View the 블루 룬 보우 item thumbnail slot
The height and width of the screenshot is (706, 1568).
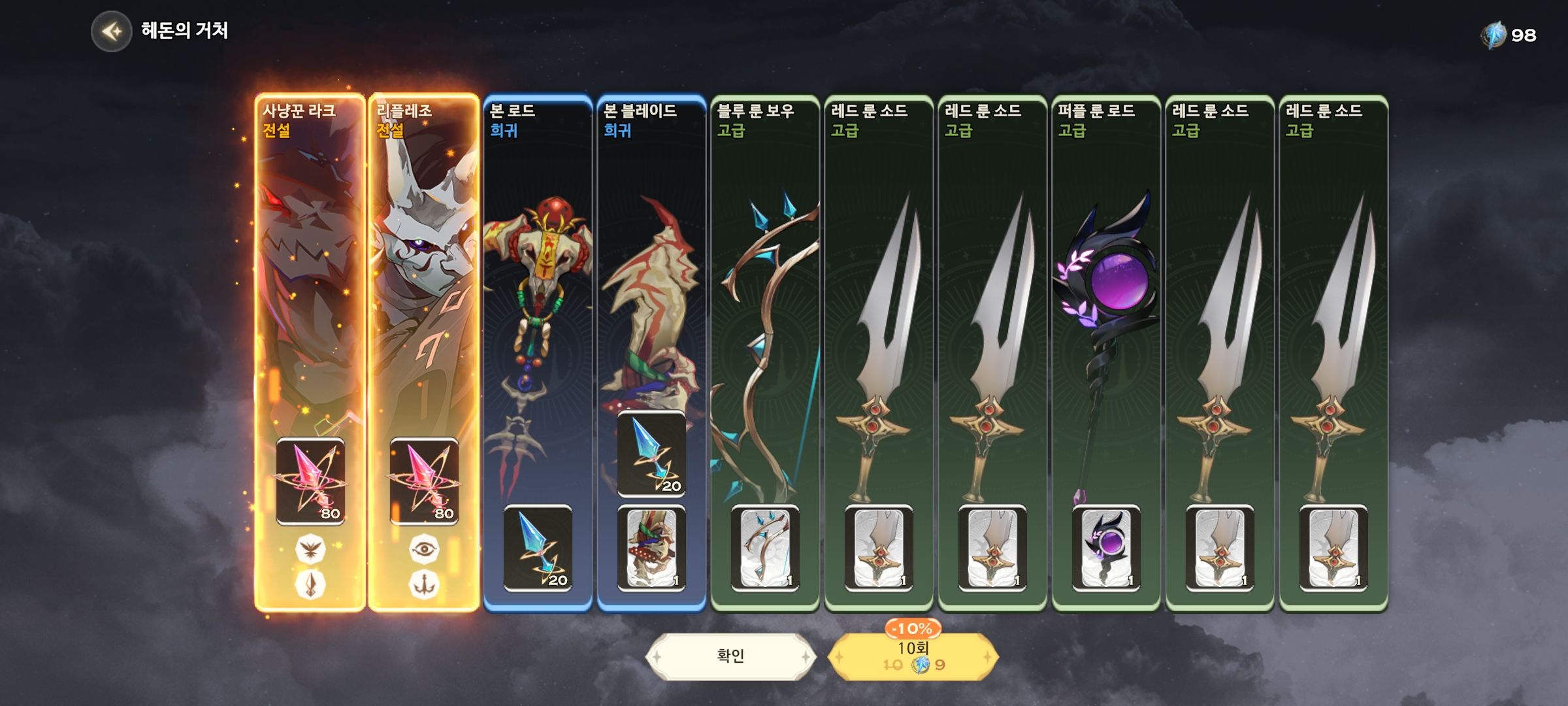pyautogui.click(x=765, y=548)
